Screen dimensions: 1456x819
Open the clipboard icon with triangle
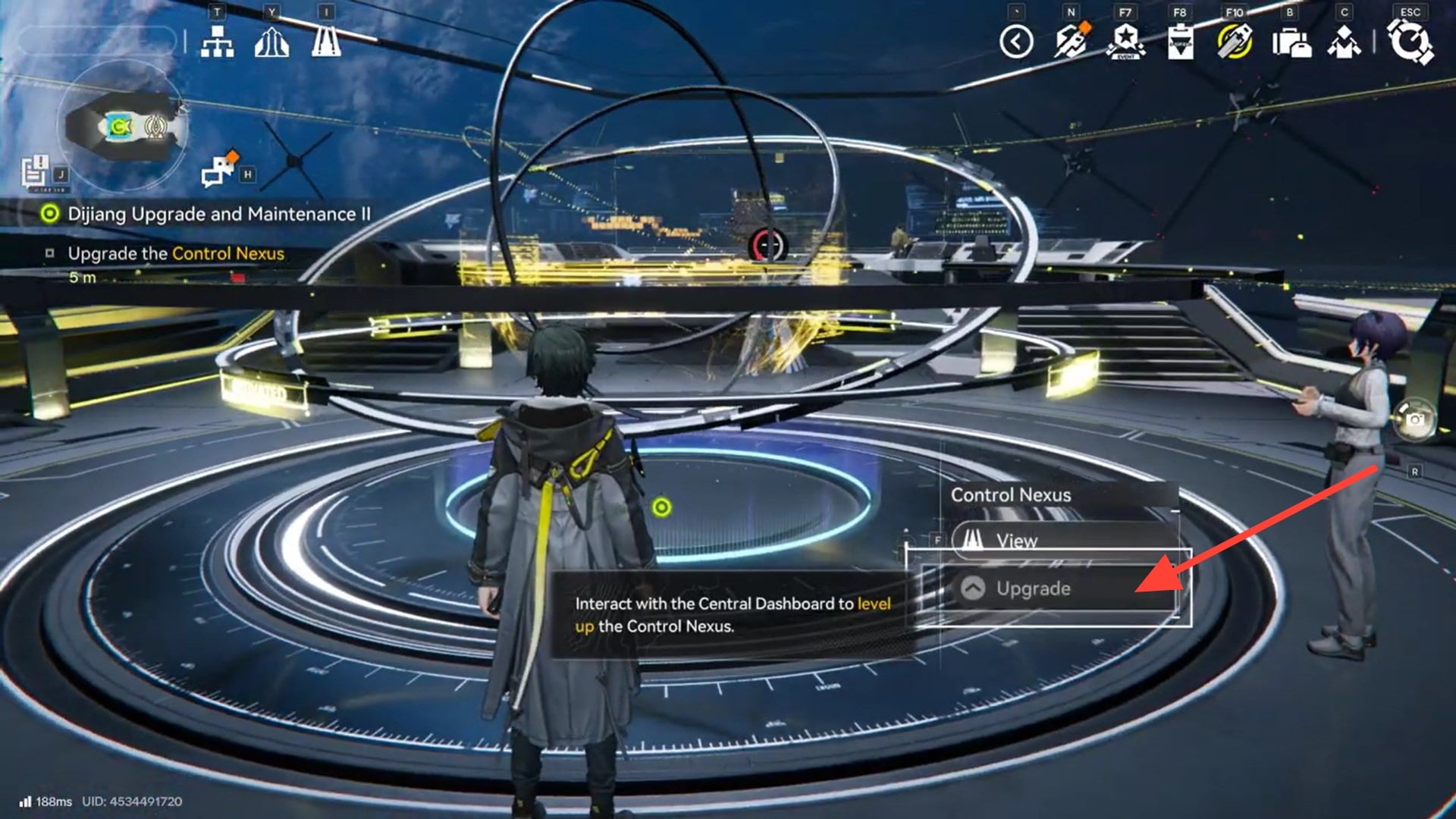point(1180,42)
